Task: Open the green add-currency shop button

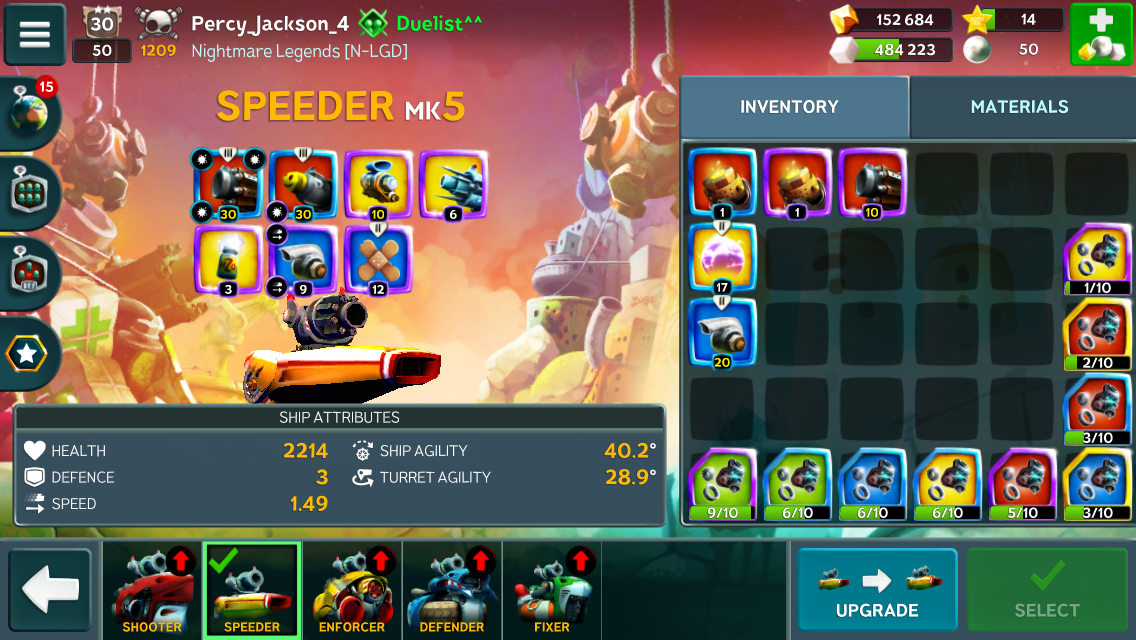Action: [1101, 35]
